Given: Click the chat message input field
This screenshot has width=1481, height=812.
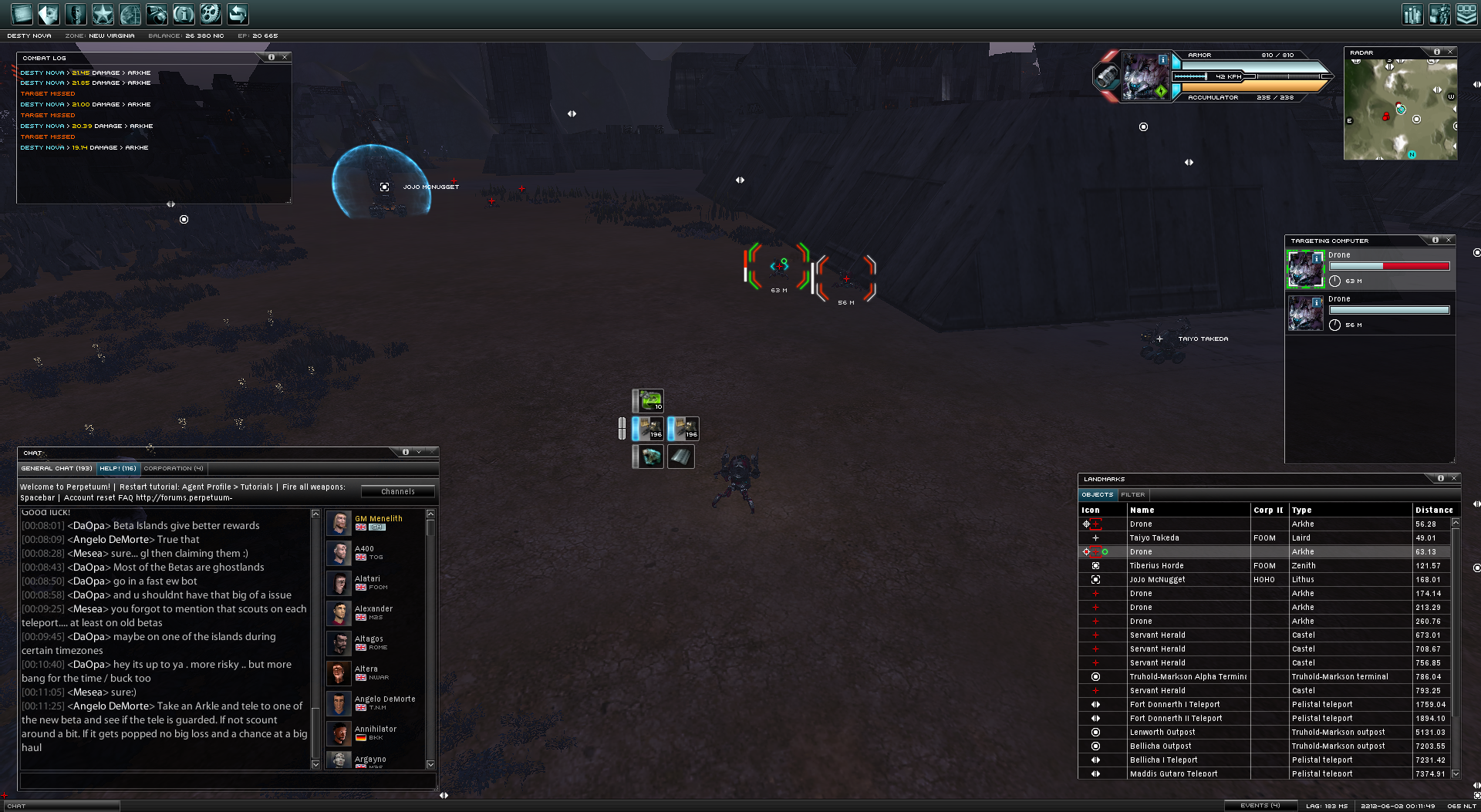Looking at the screenshot, I should pos(228,781).
